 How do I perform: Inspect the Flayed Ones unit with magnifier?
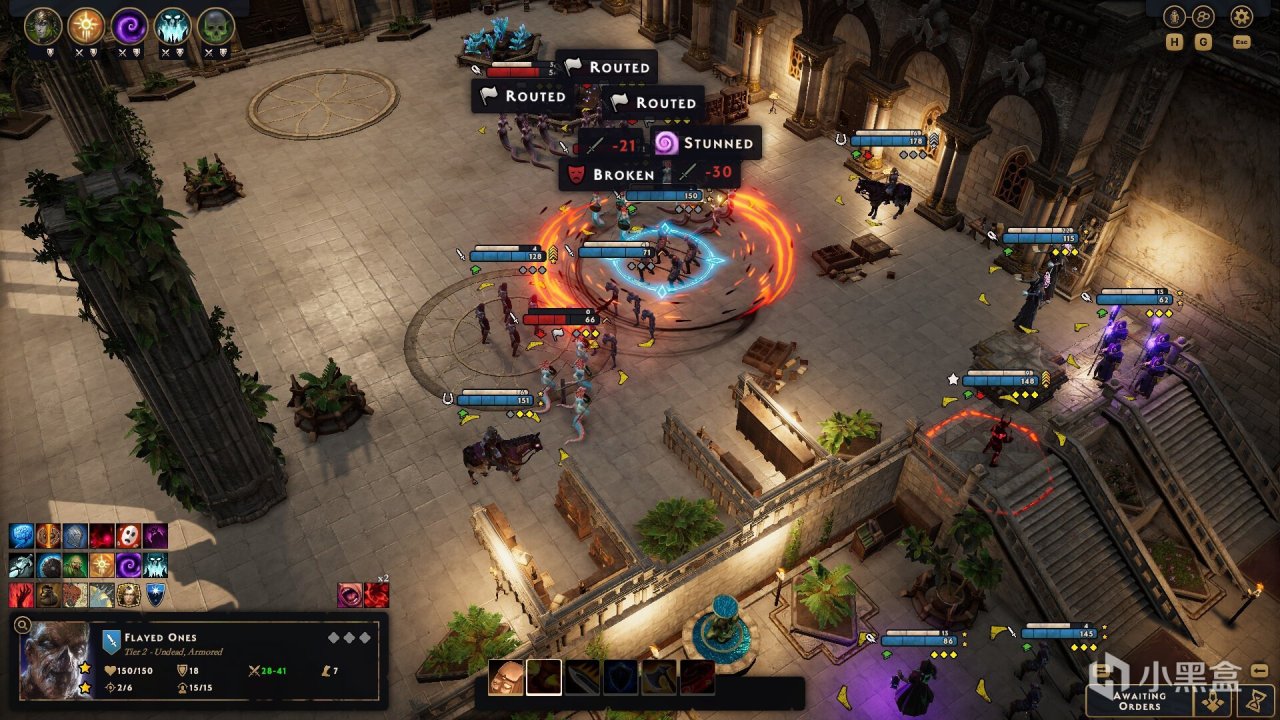click(22, 627)
